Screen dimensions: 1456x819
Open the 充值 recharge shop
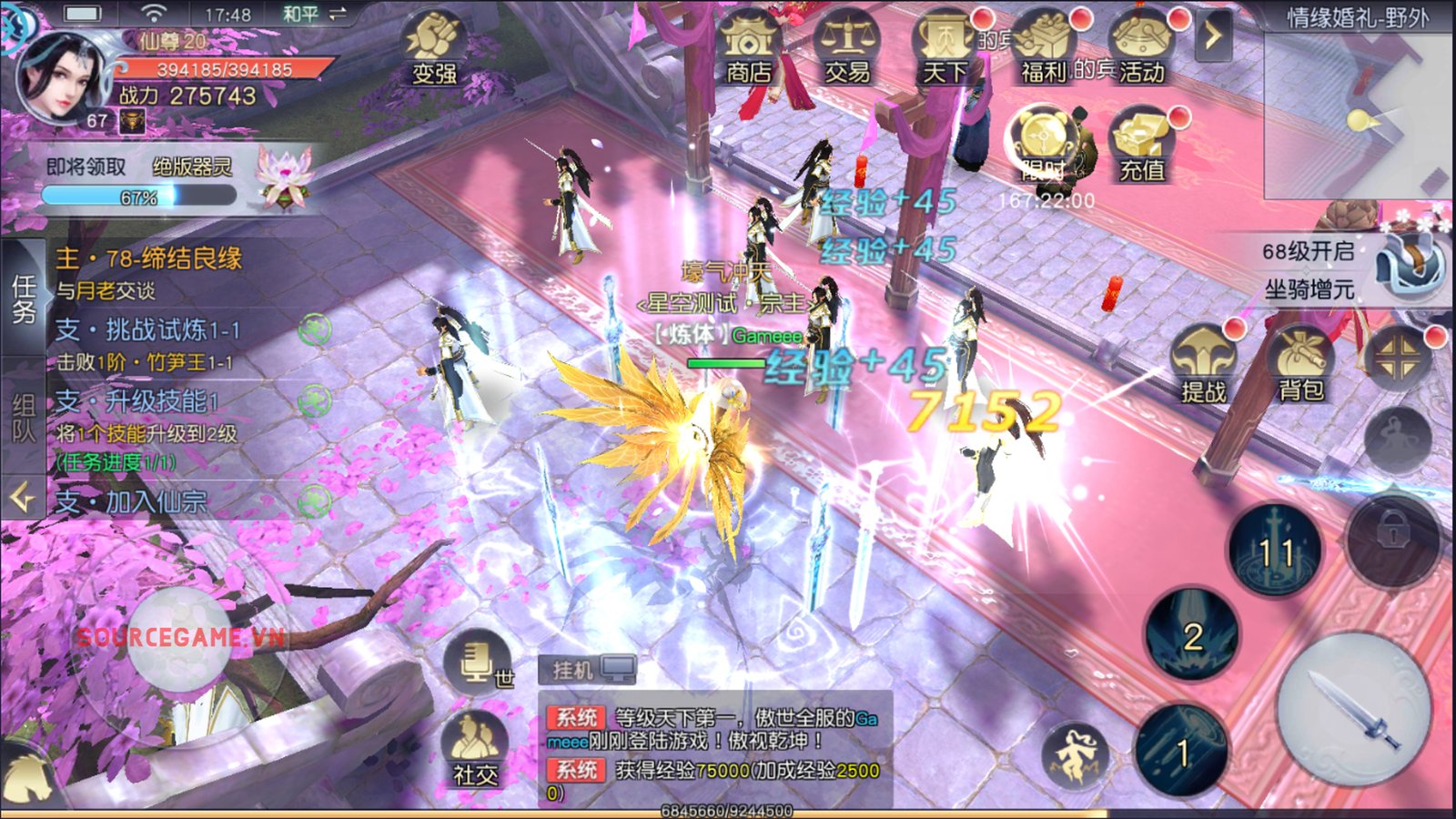click(x=1141, y=146)
